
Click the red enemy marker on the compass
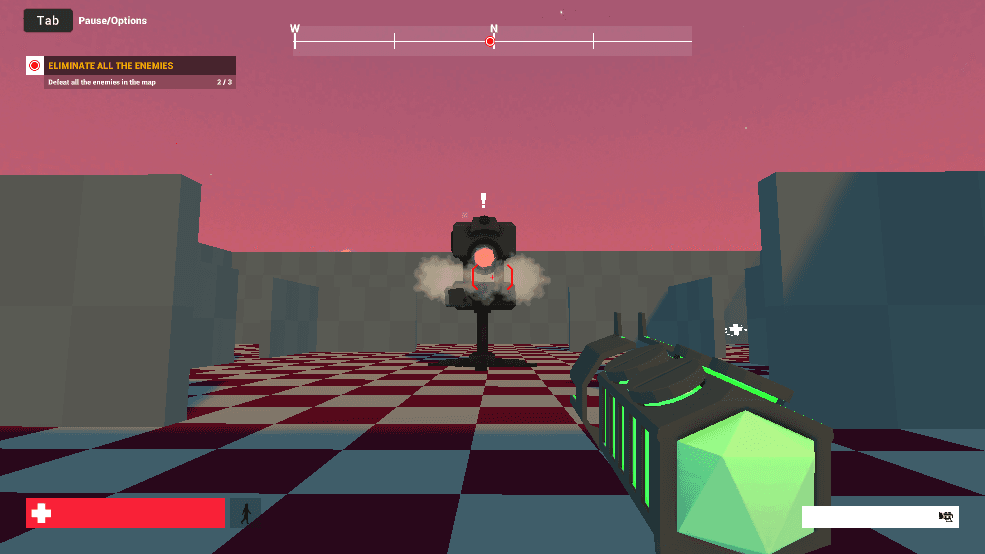tap(490, 41)
